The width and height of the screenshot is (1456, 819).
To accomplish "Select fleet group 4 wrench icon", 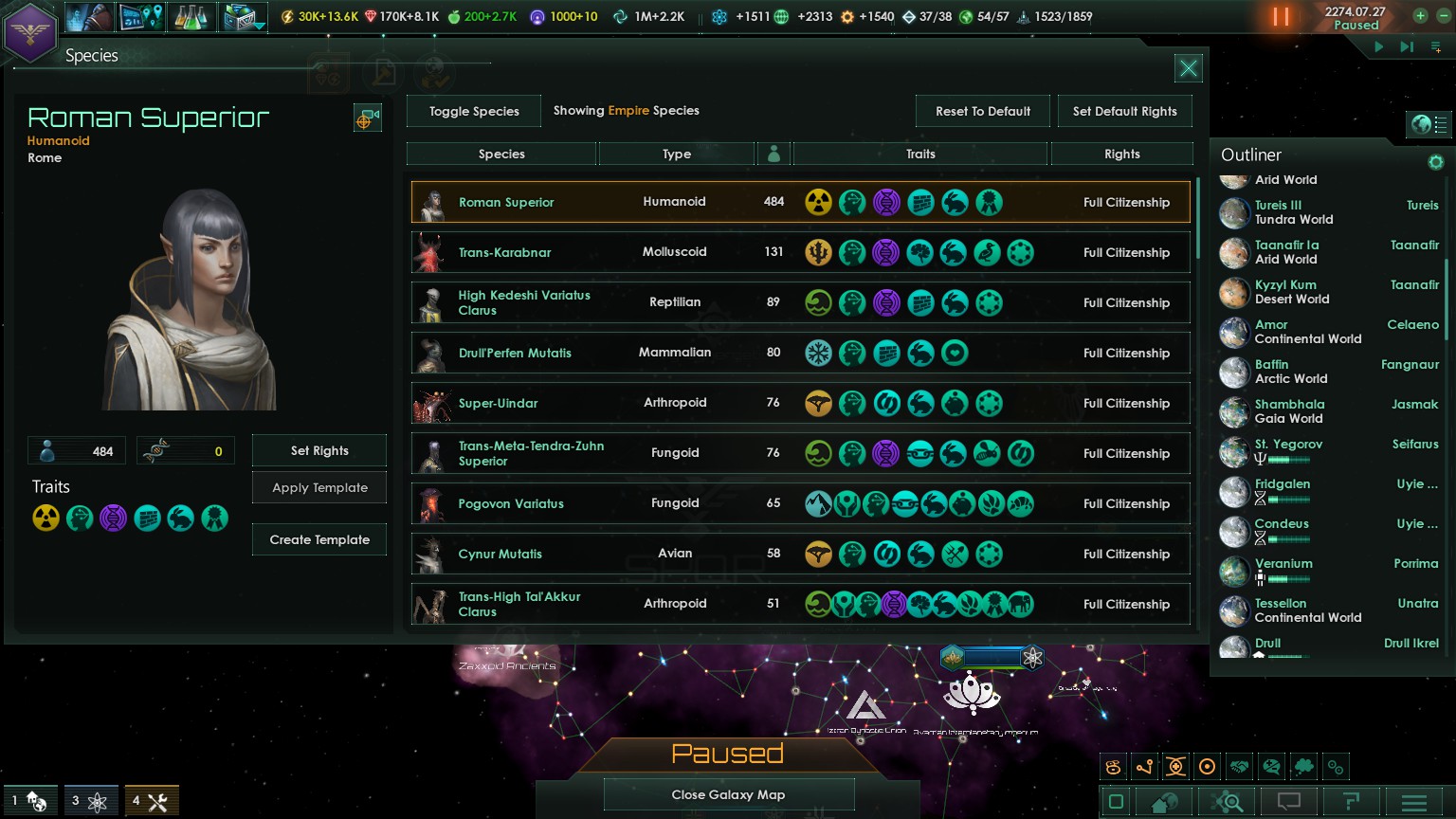I will tap(150, 801).
